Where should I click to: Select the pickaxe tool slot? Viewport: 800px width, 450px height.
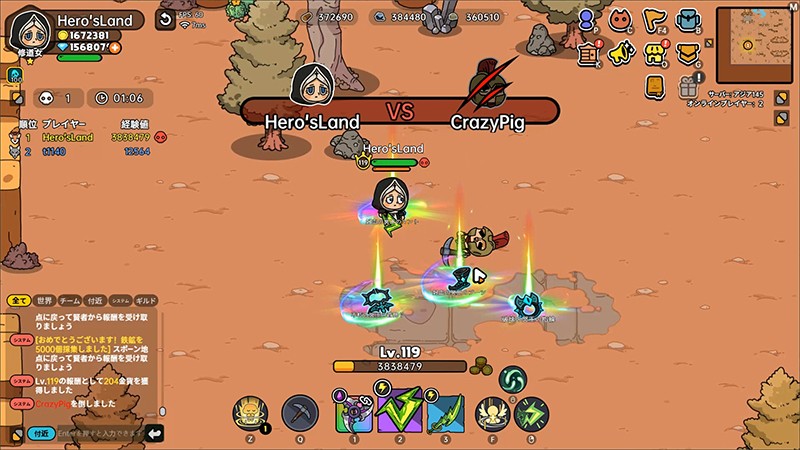(x=300, y=413)
